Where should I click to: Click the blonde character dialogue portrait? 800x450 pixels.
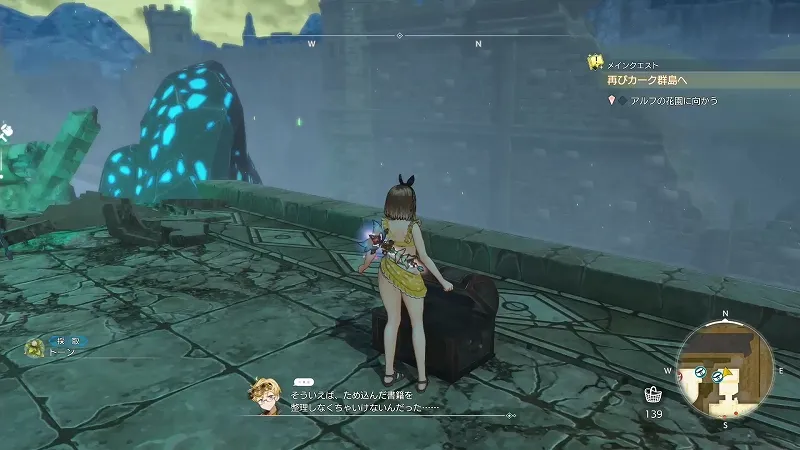266,394
